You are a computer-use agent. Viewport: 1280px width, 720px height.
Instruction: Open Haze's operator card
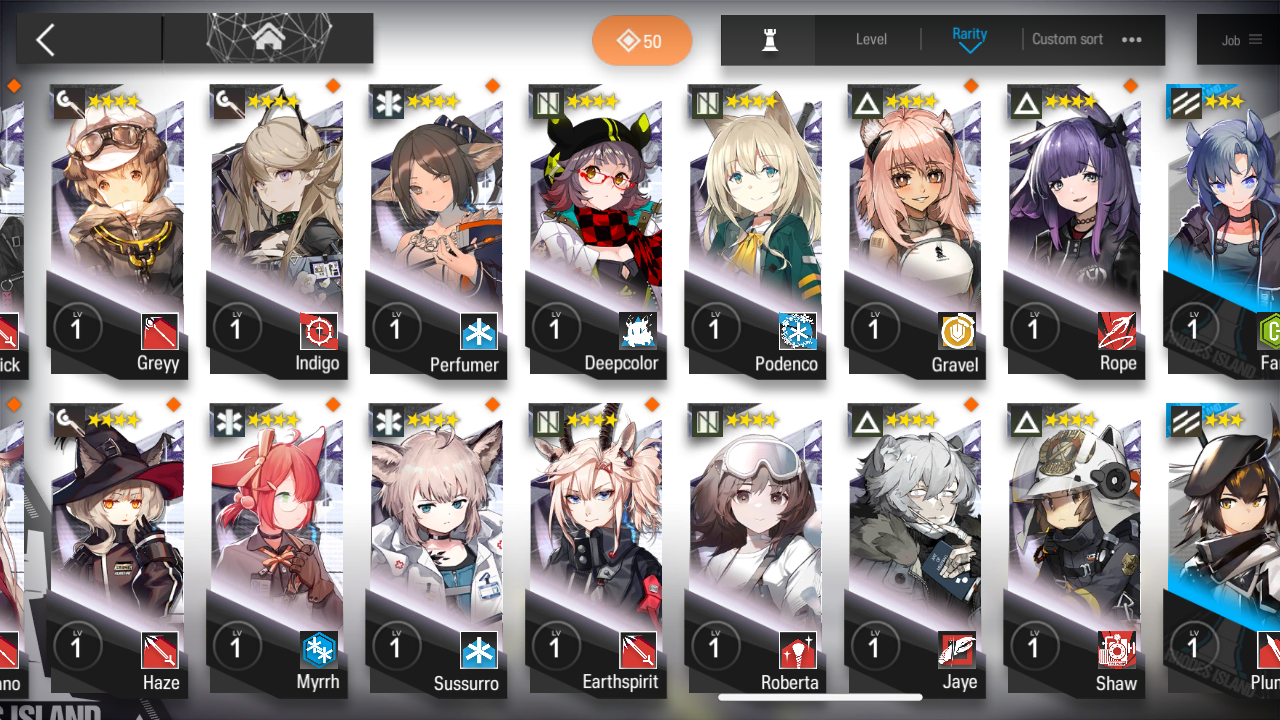tap(118, 550)
